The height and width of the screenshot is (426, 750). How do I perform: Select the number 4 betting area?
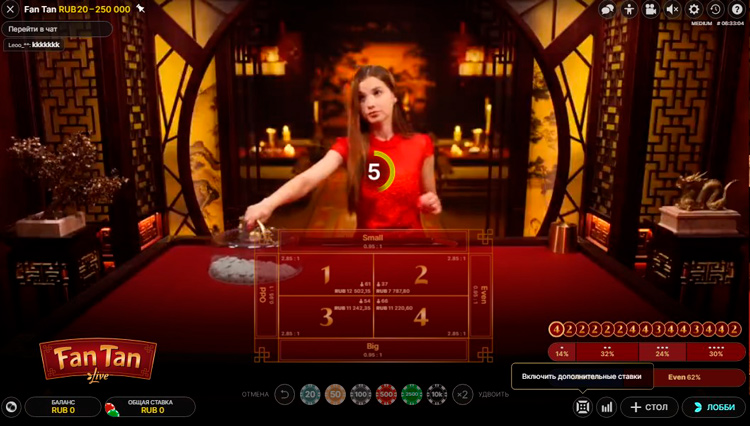pyautogui.click(x=421, y=317)
